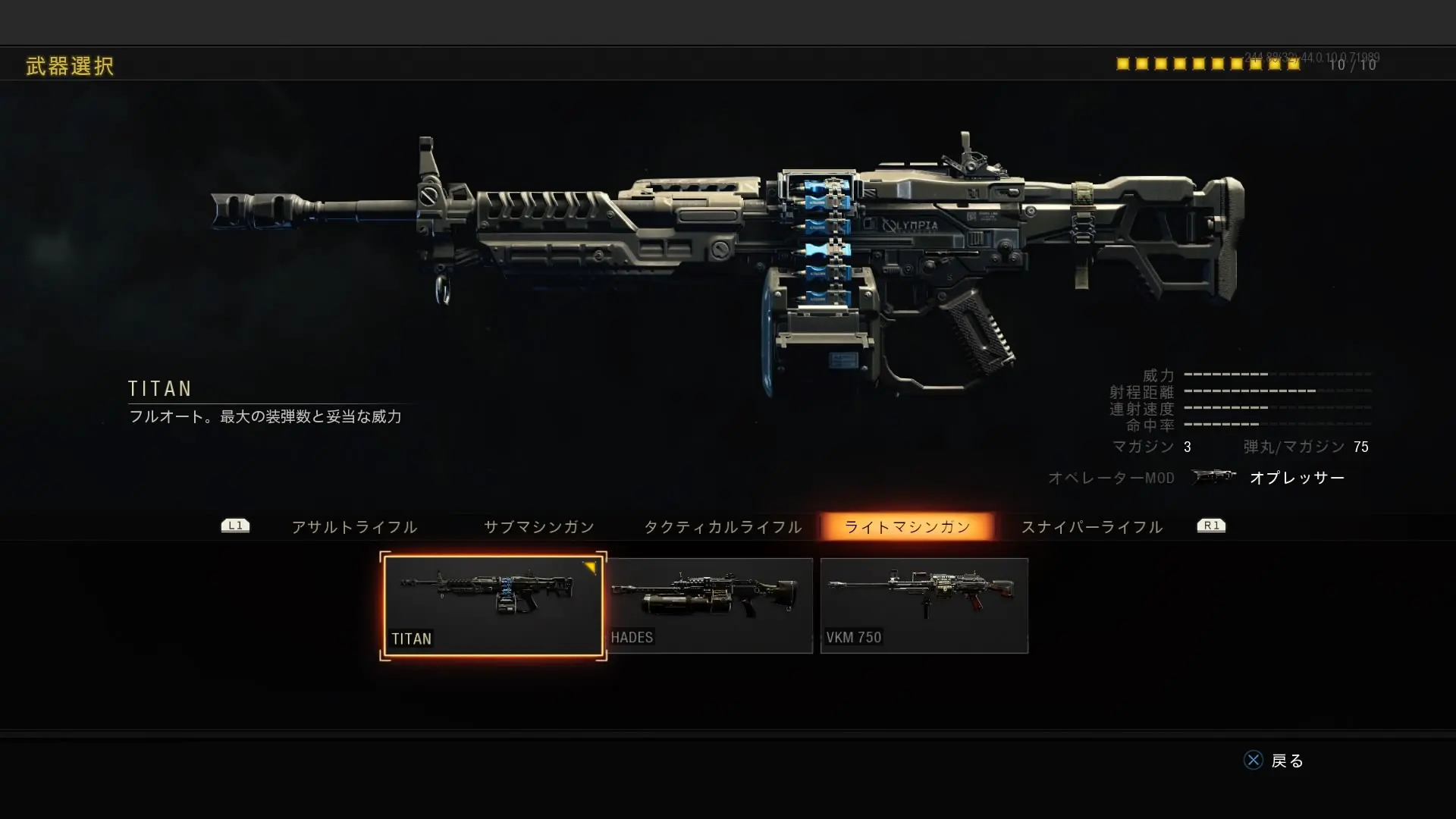Switch to the アサルトライフル tab
The image size is (1456, 819).
click(354, 527)
